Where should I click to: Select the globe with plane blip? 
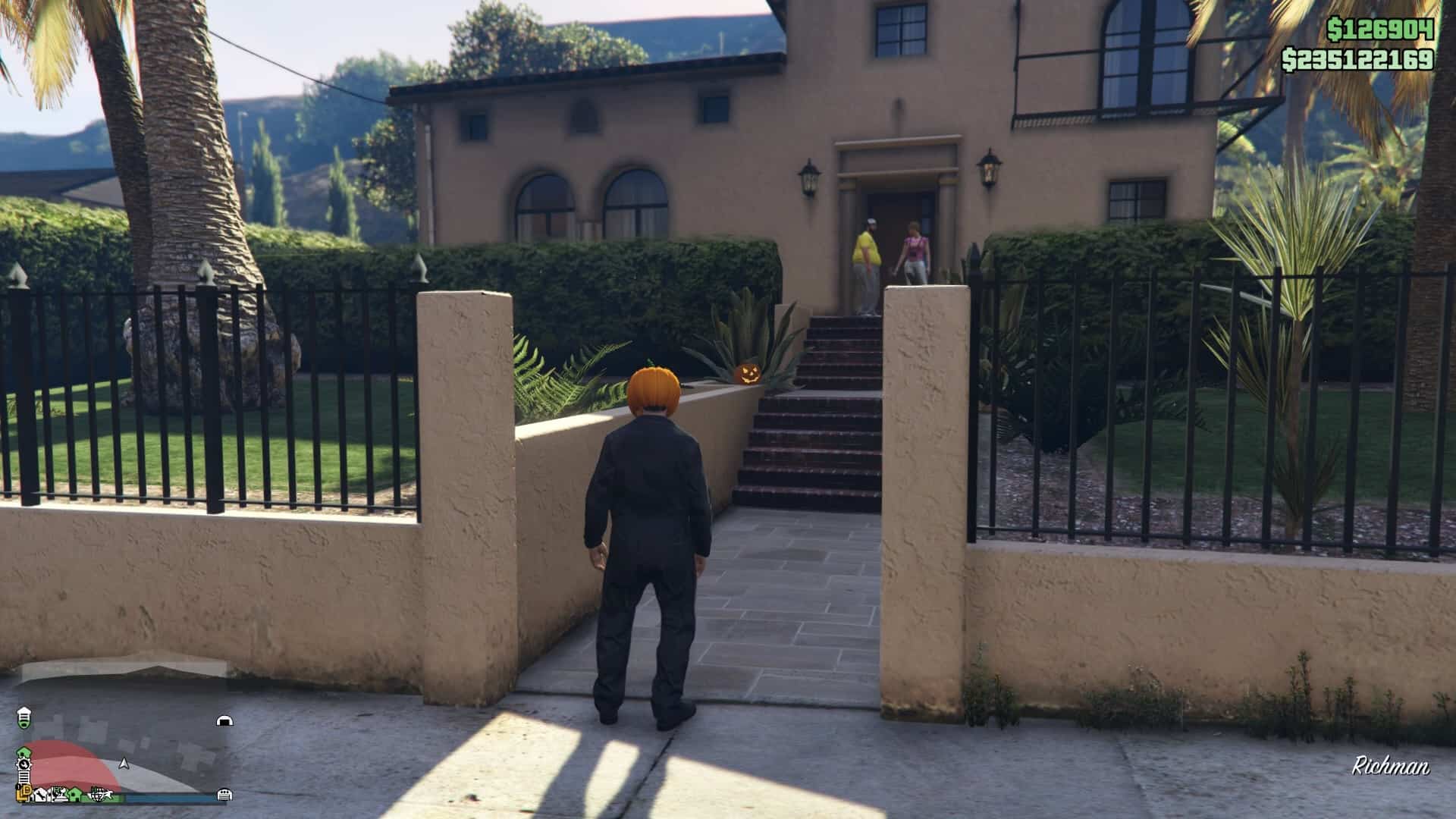pos(101,794)
